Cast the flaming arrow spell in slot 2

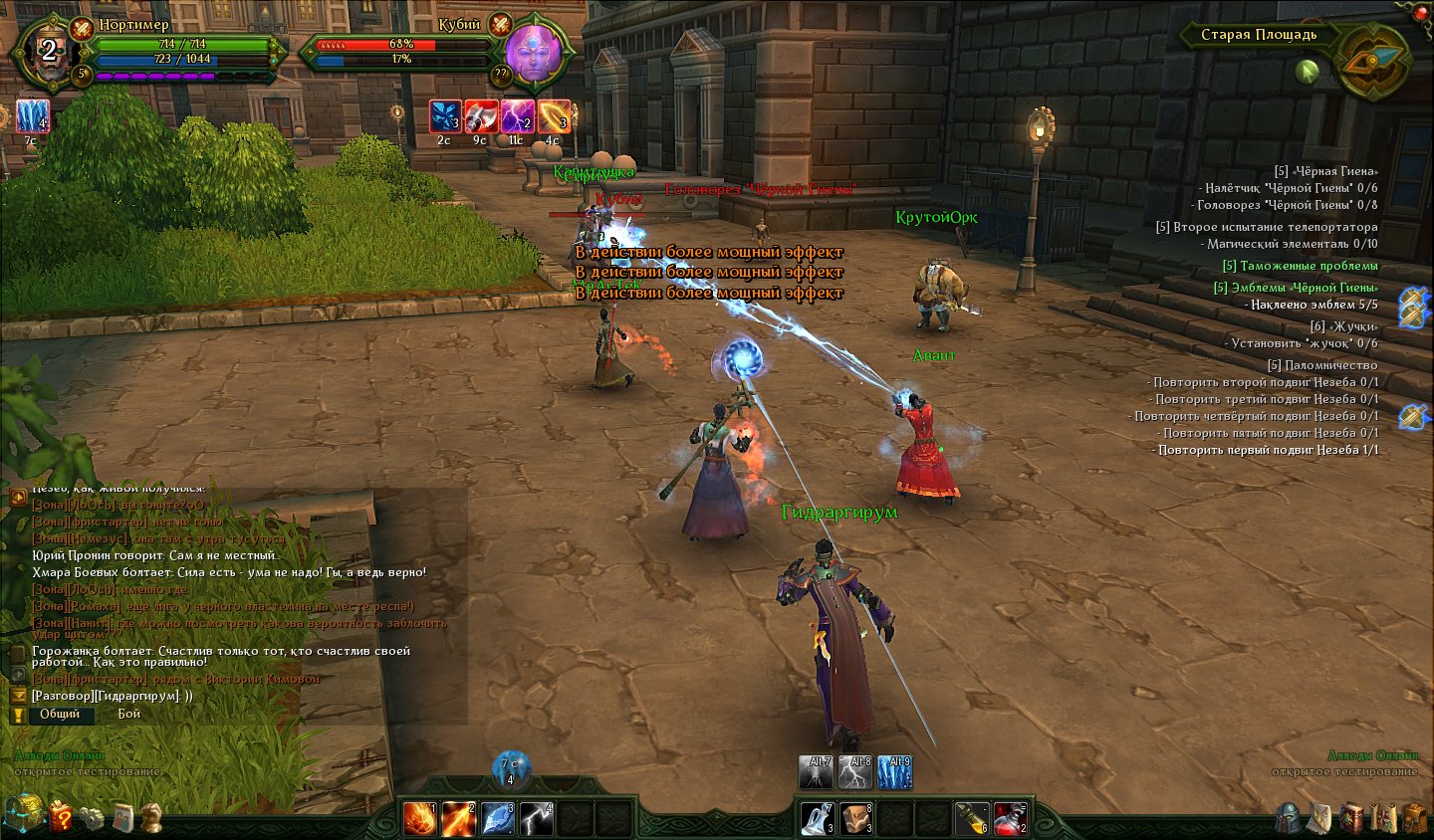click(458, 818)
